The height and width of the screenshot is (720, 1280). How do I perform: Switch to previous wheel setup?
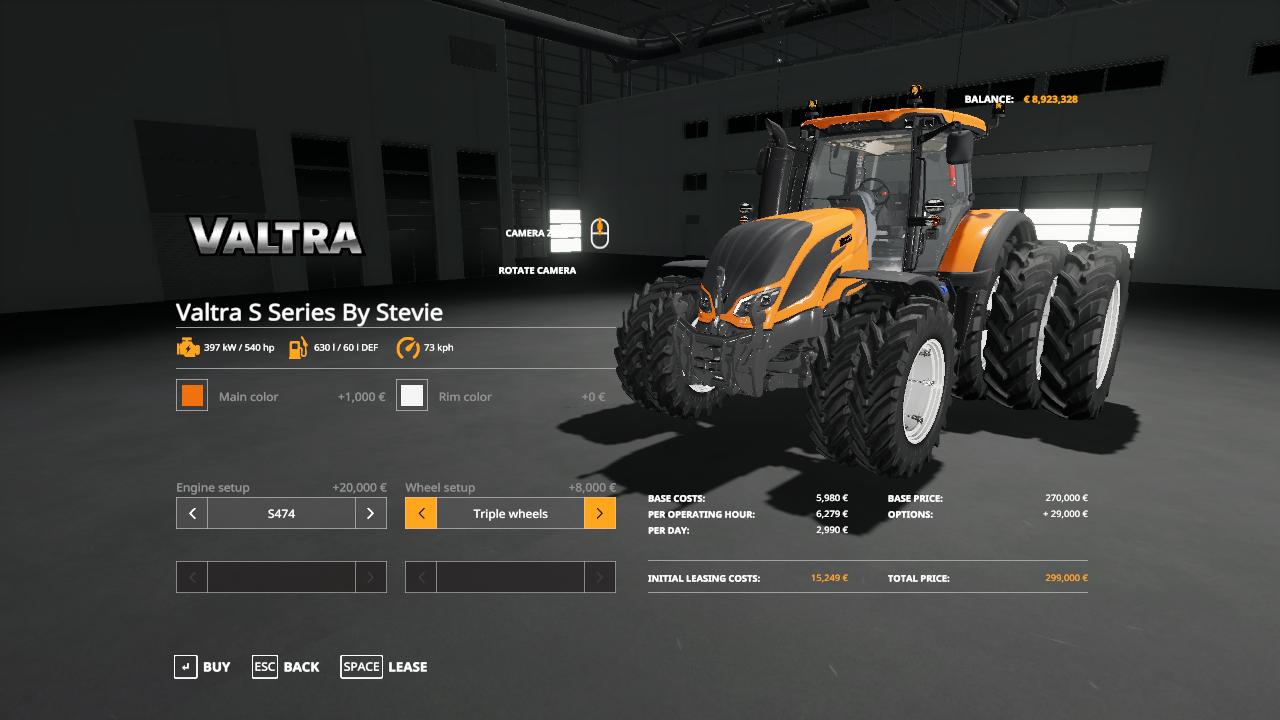(421, 514)
